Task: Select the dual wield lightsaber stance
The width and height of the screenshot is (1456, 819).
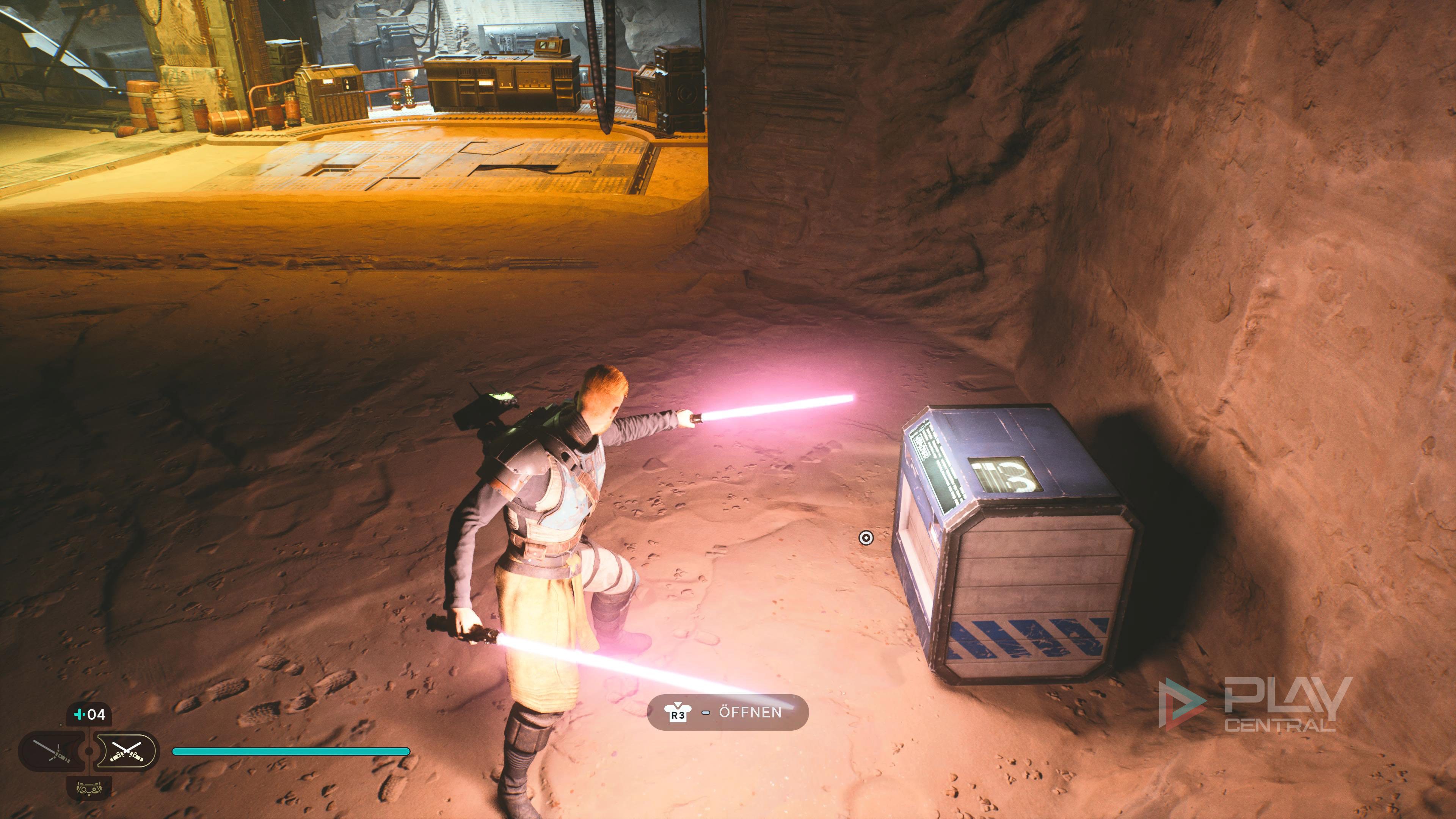Action: point(126,751)
